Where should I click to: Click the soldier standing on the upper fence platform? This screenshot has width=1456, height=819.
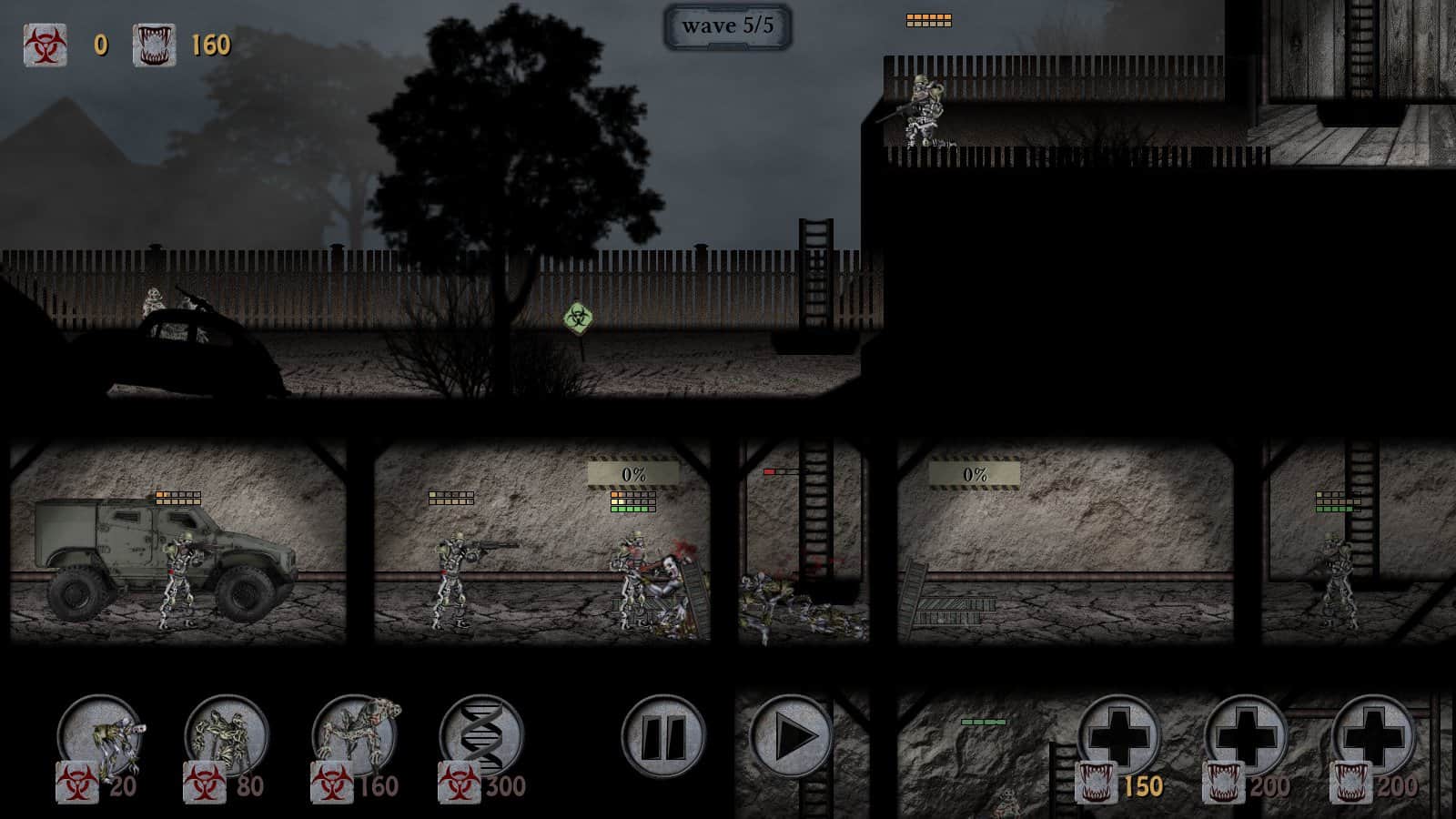tap(922, 114)
